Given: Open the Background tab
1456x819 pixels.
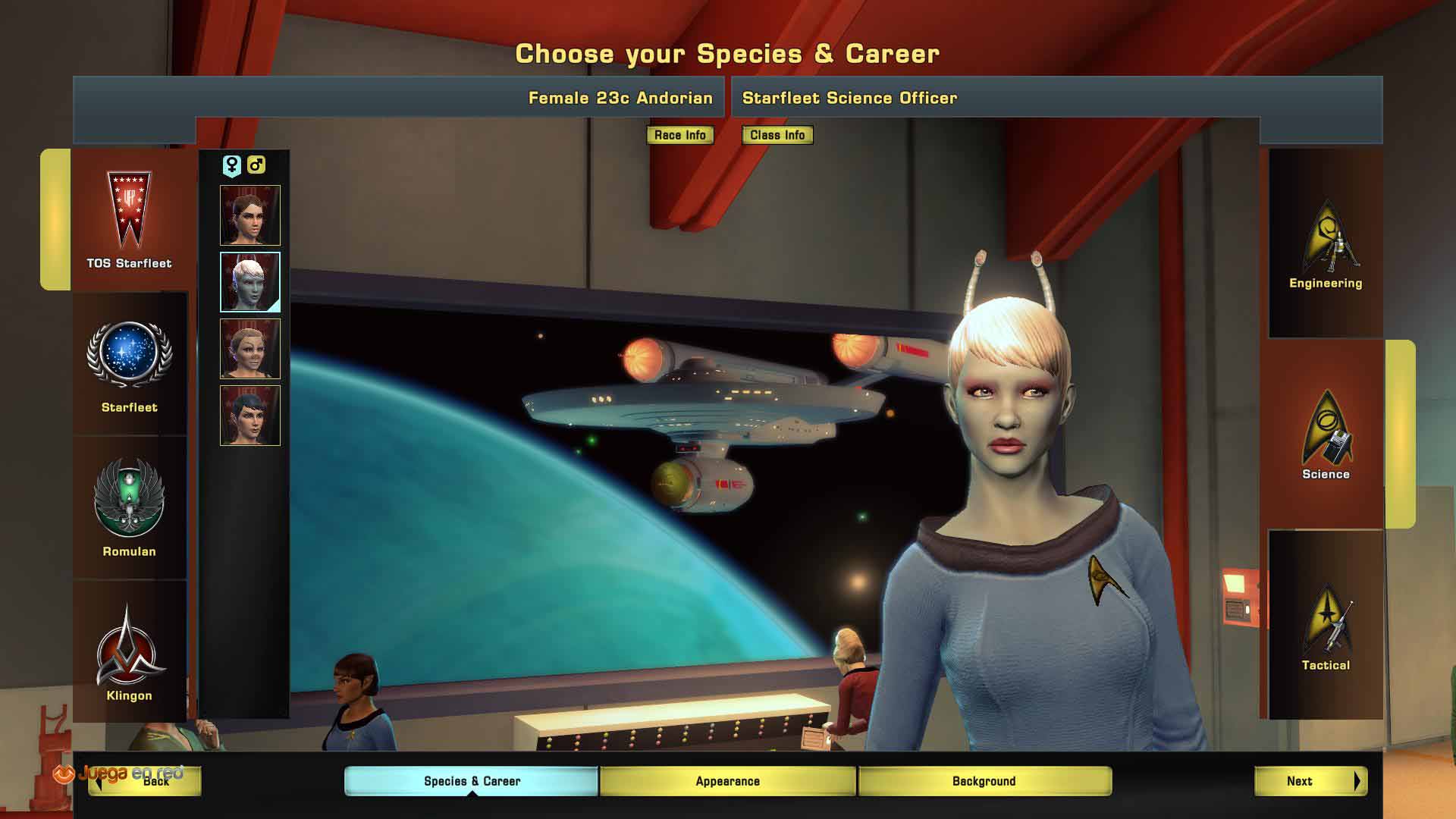Looking at the screenshot, I should tap(984, 781).
